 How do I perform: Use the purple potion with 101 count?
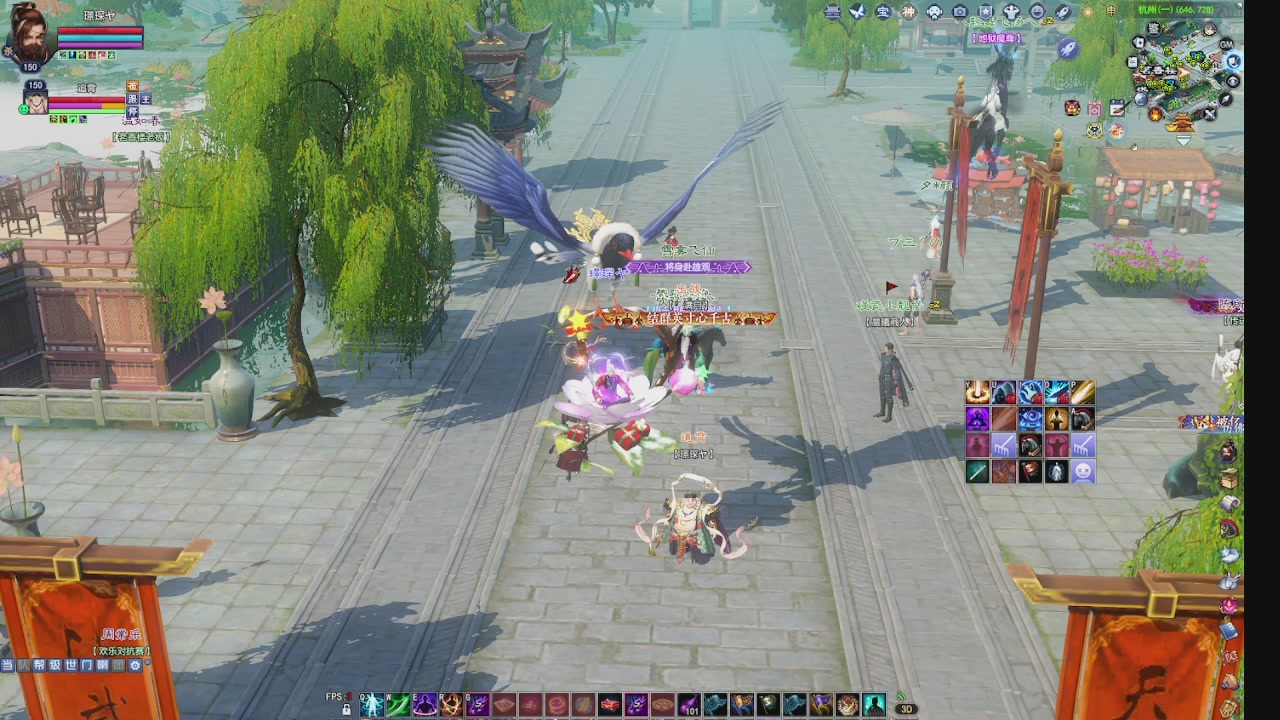click(x=689, y=705)
